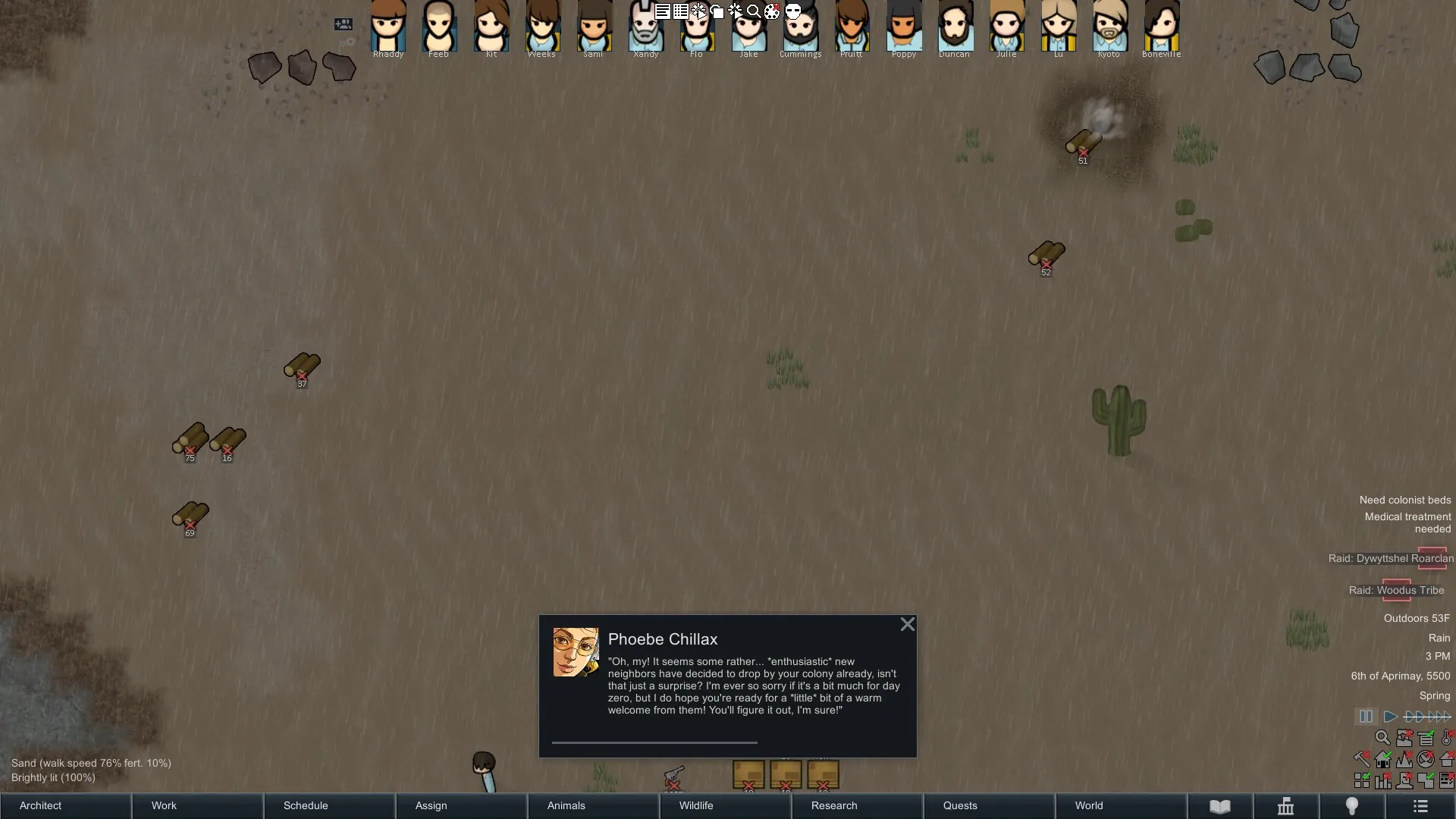1456x819 pixels.
Task: Switch to the World view
Action: point(1121,805)
